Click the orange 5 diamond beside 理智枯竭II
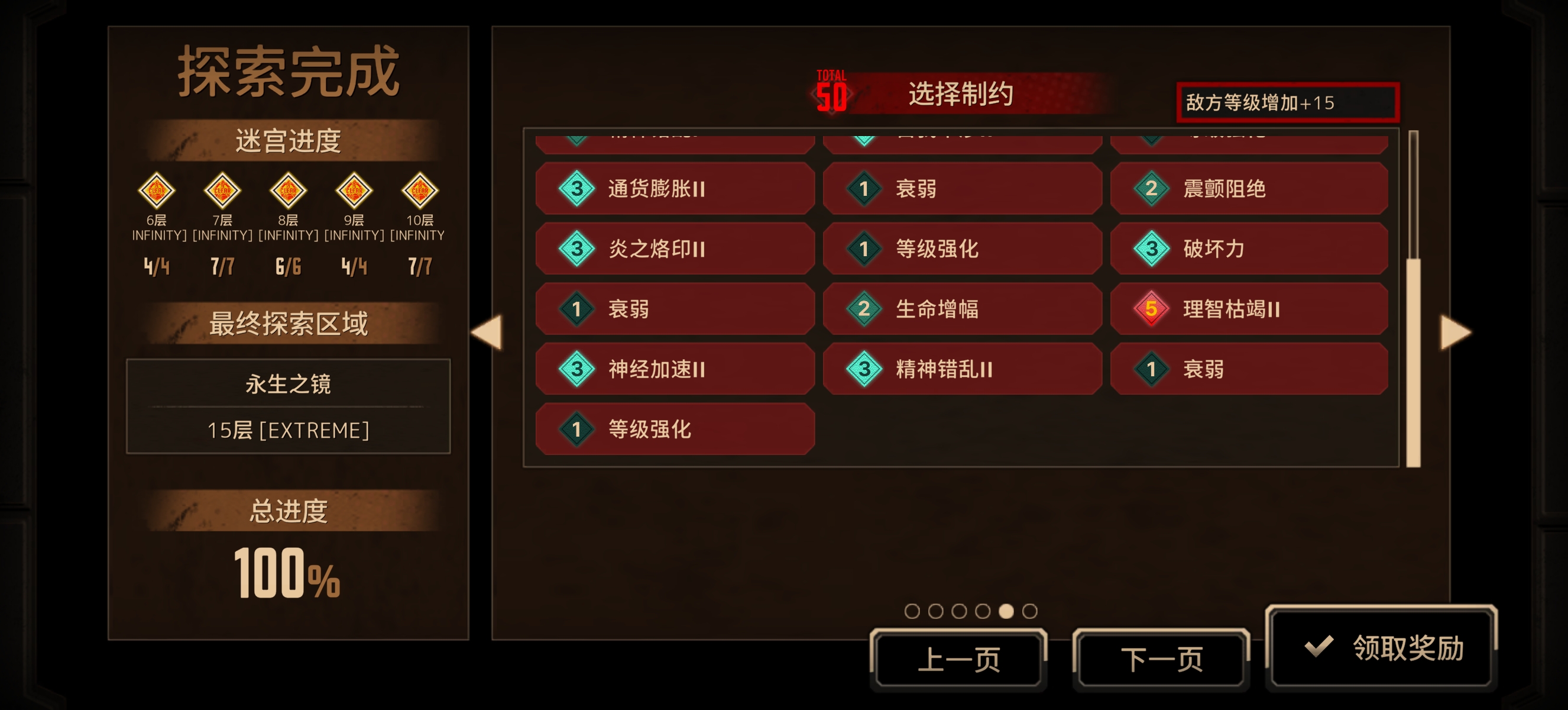The height and width of the screenshot is (710, 1568). tap(1152, 309)
